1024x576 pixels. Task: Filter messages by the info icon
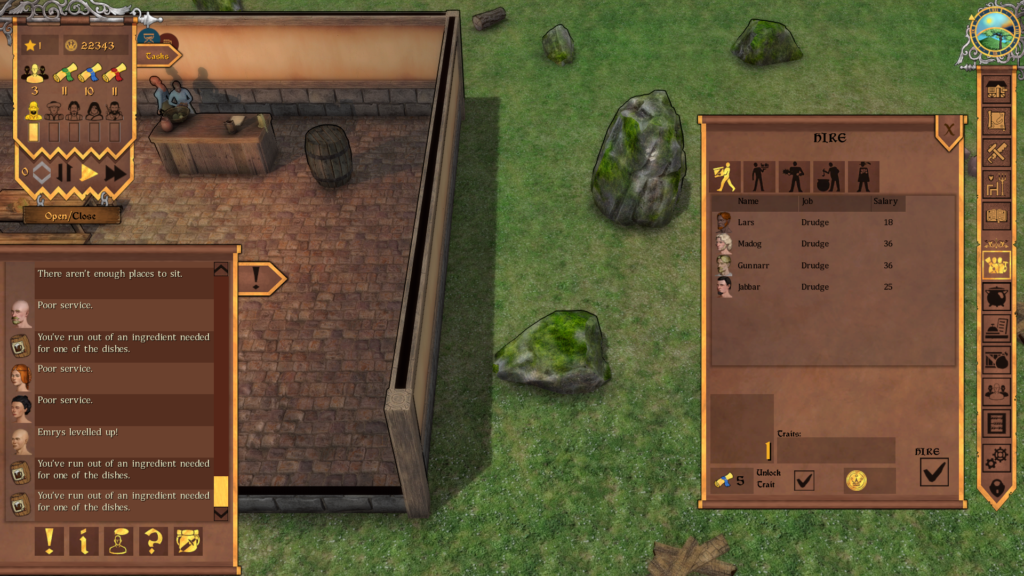tap(84, 541)
